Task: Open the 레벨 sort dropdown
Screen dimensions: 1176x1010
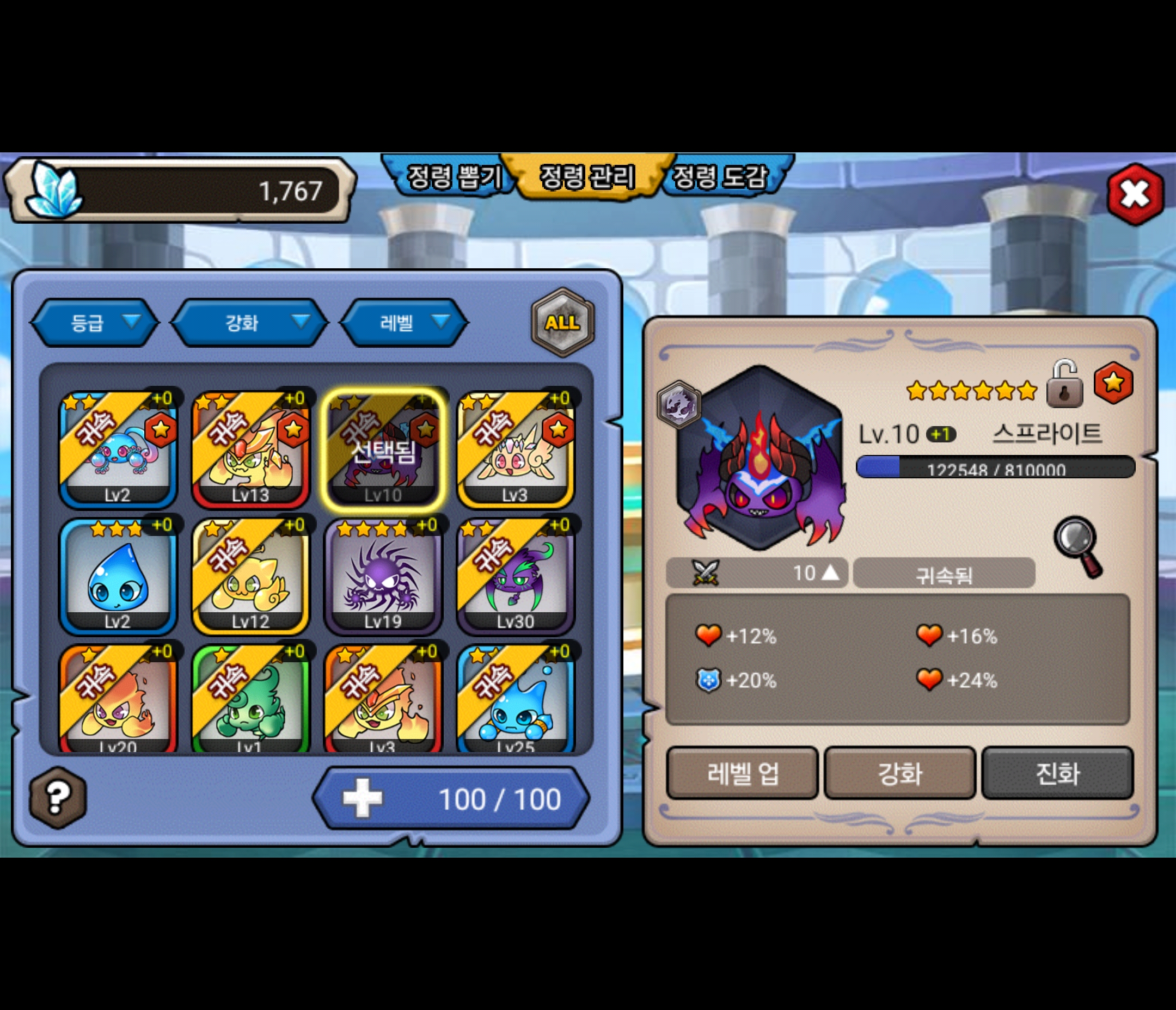Action: point(404,322)
